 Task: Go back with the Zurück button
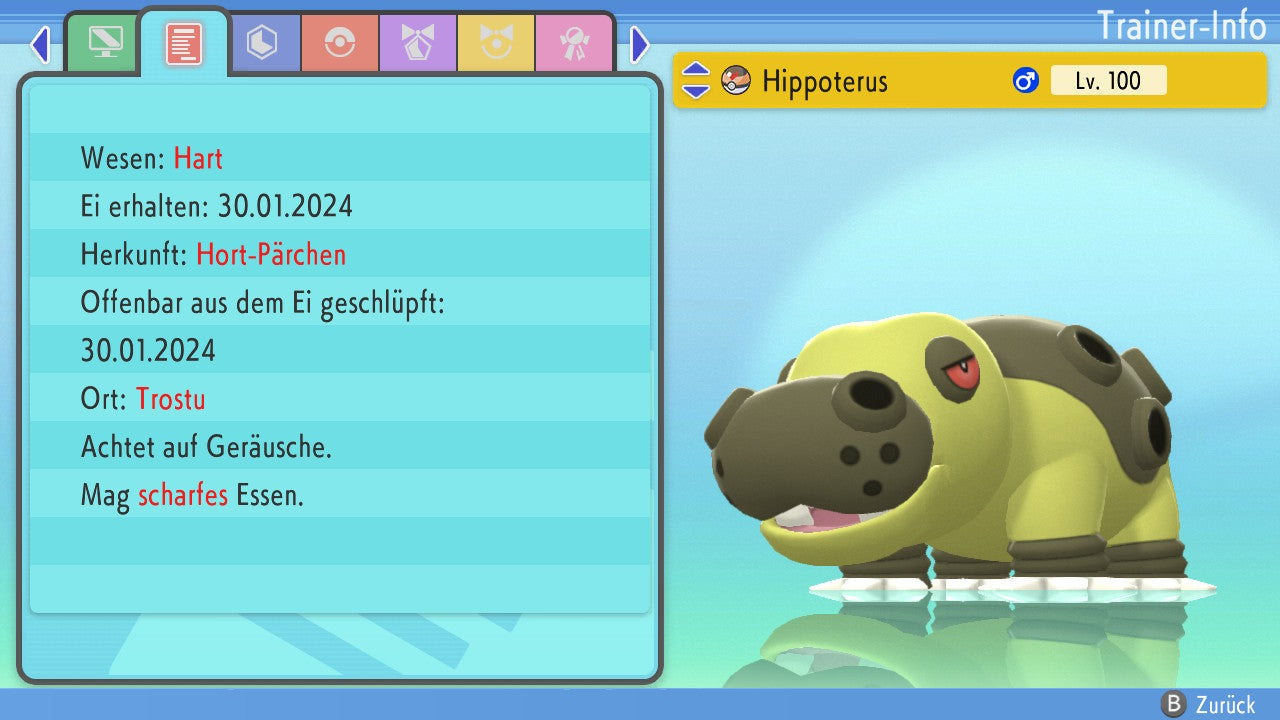click(x=1207, y=705)
